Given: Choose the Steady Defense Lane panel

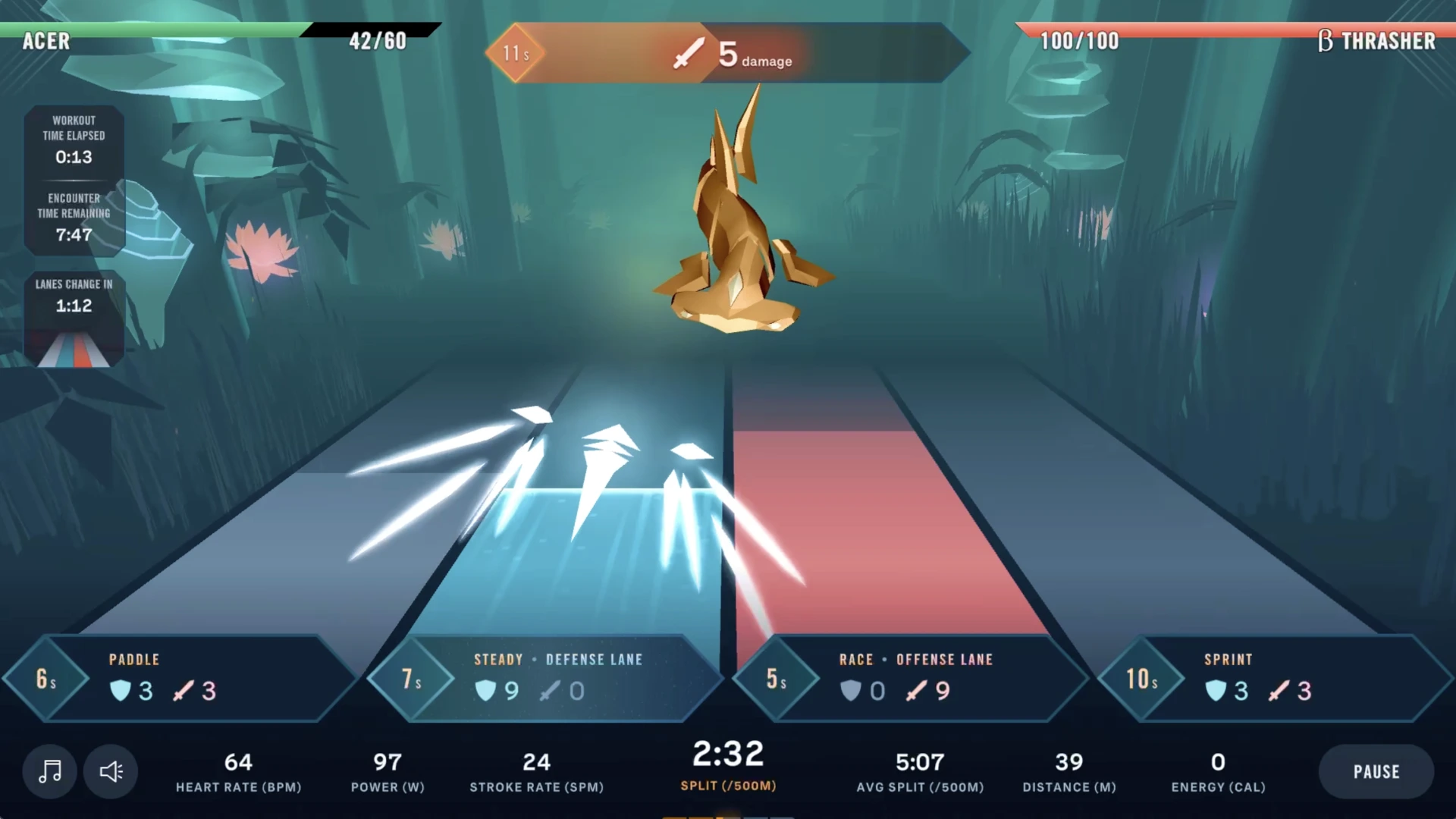Looking at the screenshot, I should (x=546, y=677).
